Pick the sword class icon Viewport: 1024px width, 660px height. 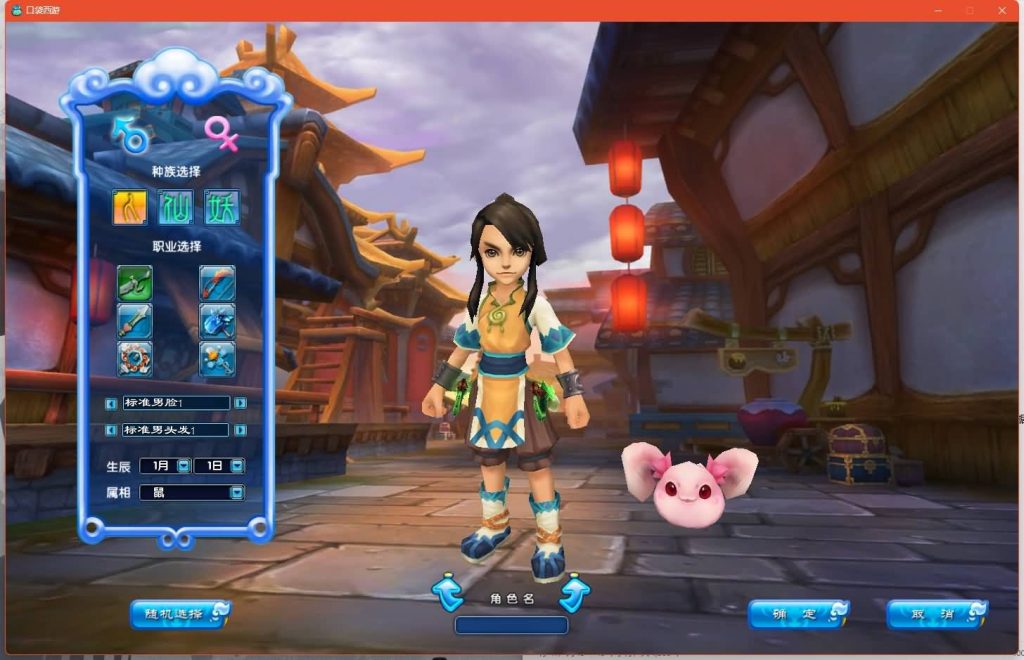pos(134,320)
